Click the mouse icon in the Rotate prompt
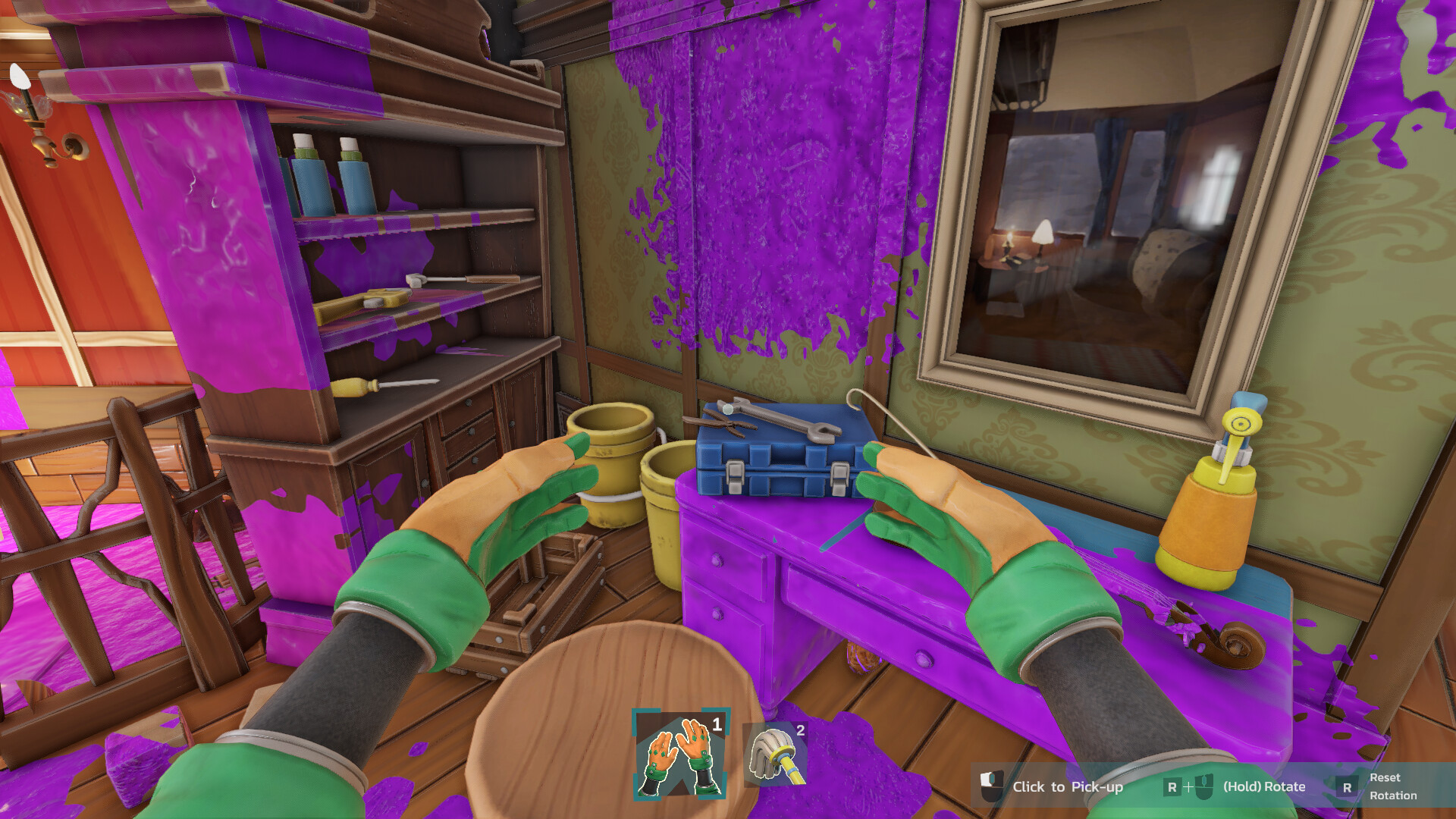Screen dimensions: 1456x819 (x=1204, y=786)
